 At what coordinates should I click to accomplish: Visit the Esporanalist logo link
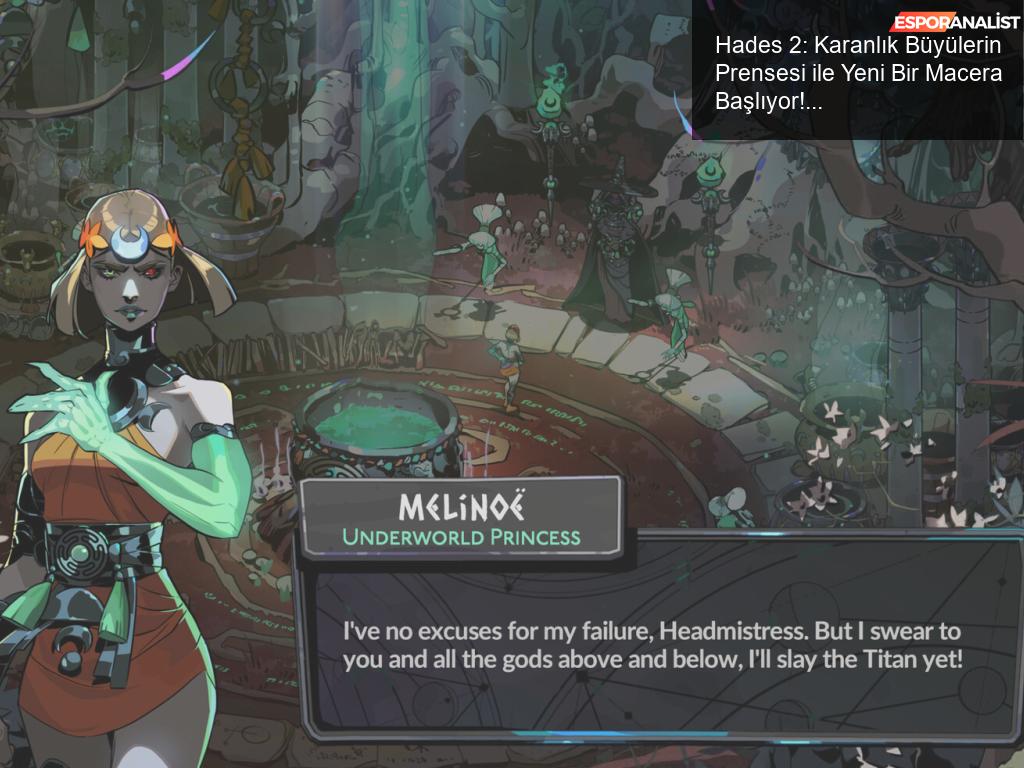coord(955,22)
